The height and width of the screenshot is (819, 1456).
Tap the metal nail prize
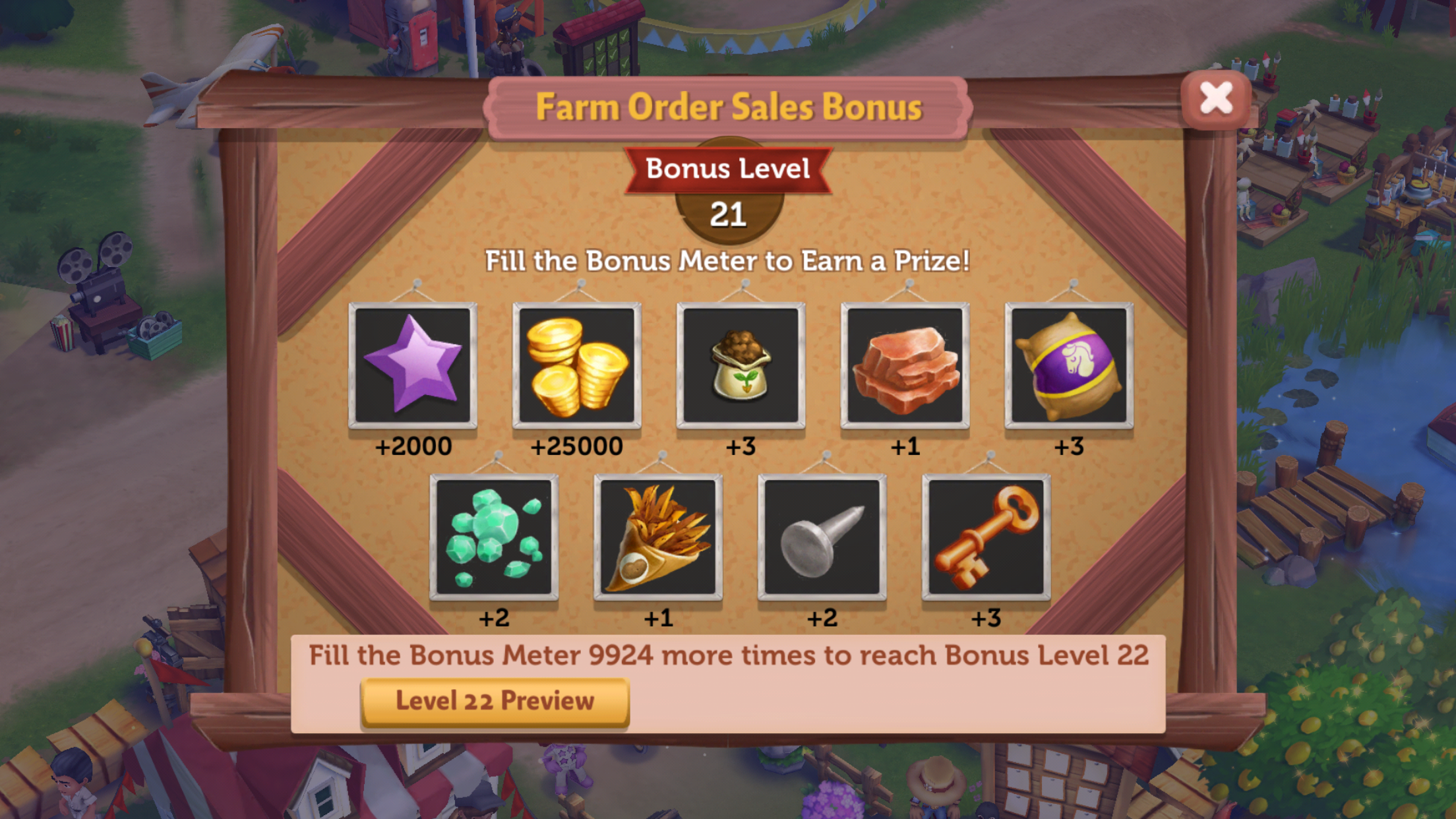[822, 537]
